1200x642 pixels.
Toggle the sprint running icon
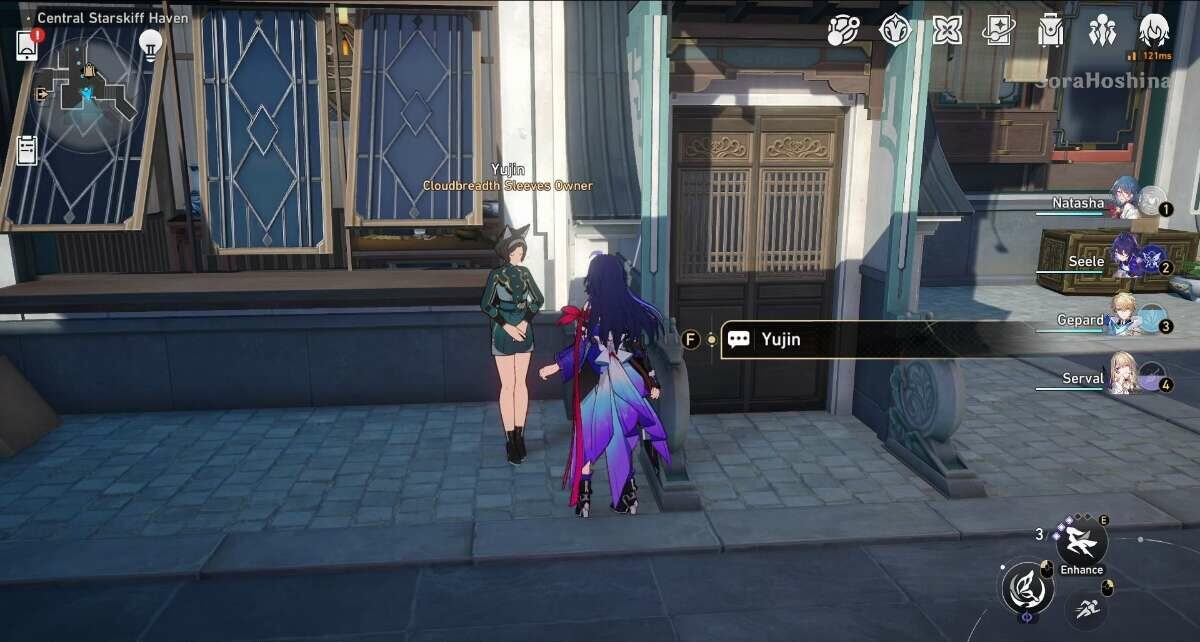coord(1085,604)
